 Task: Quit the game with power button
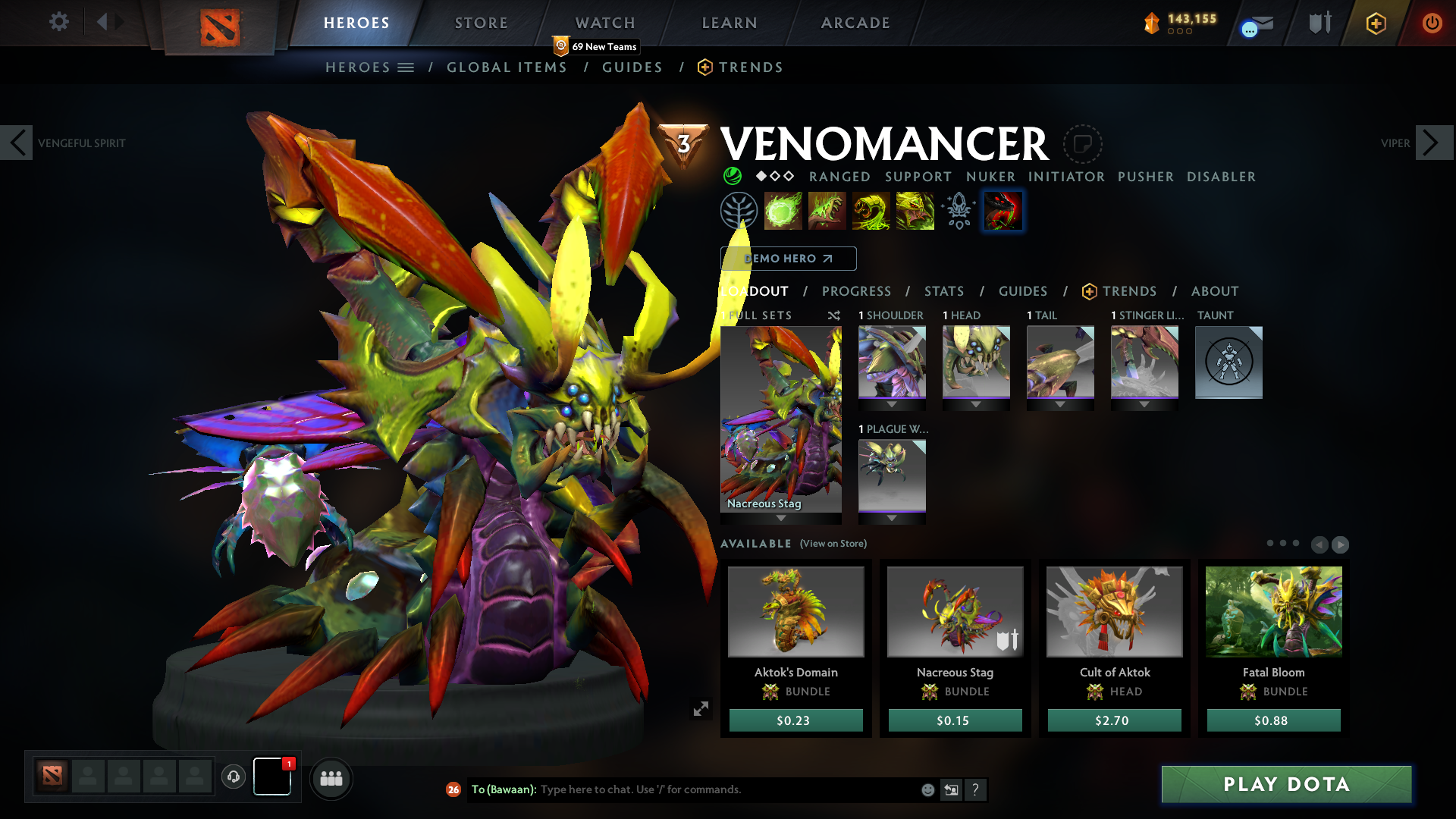(1432, 23)
